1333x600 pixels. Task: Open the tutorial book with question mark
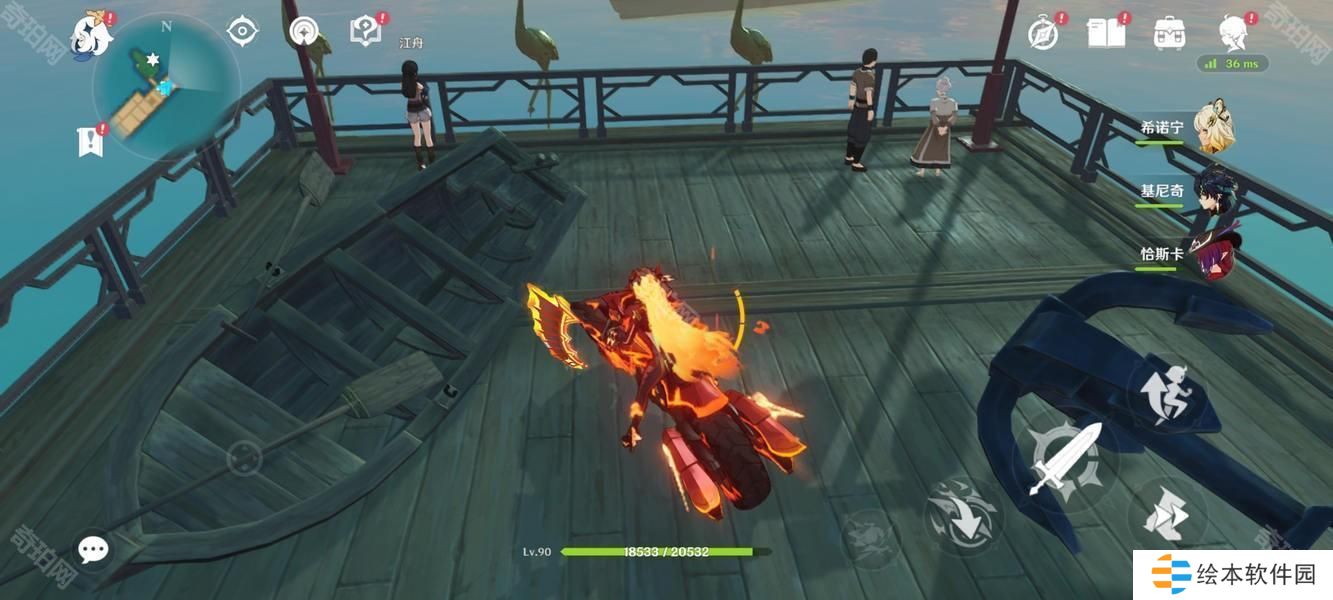(x=364, y=31)
